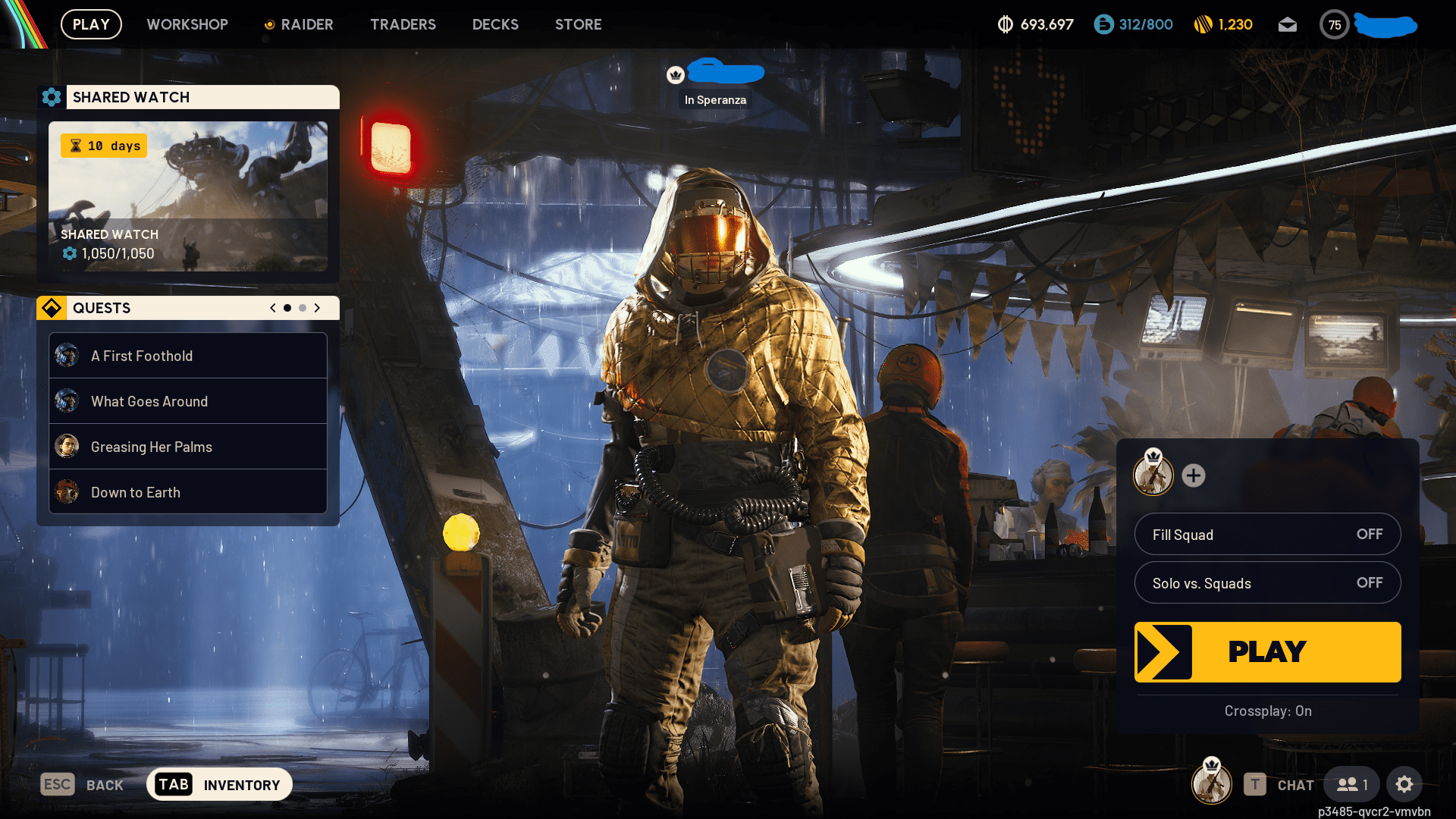The height and width of the screenshot is (819, 1456).
Task: Toggle Crossplay setting below Play
Action: point(1267,711)
